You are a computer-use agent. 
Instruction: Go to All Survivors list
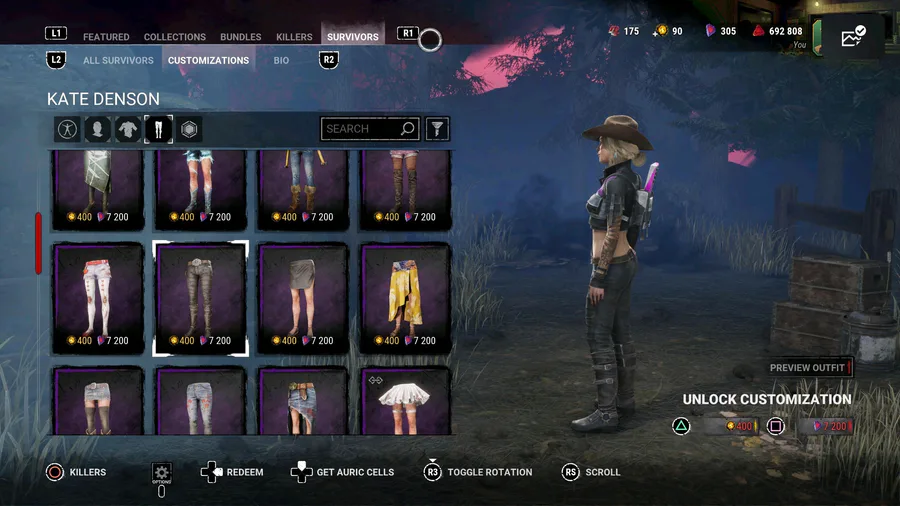pyautogui.click(x=118, y=60)
